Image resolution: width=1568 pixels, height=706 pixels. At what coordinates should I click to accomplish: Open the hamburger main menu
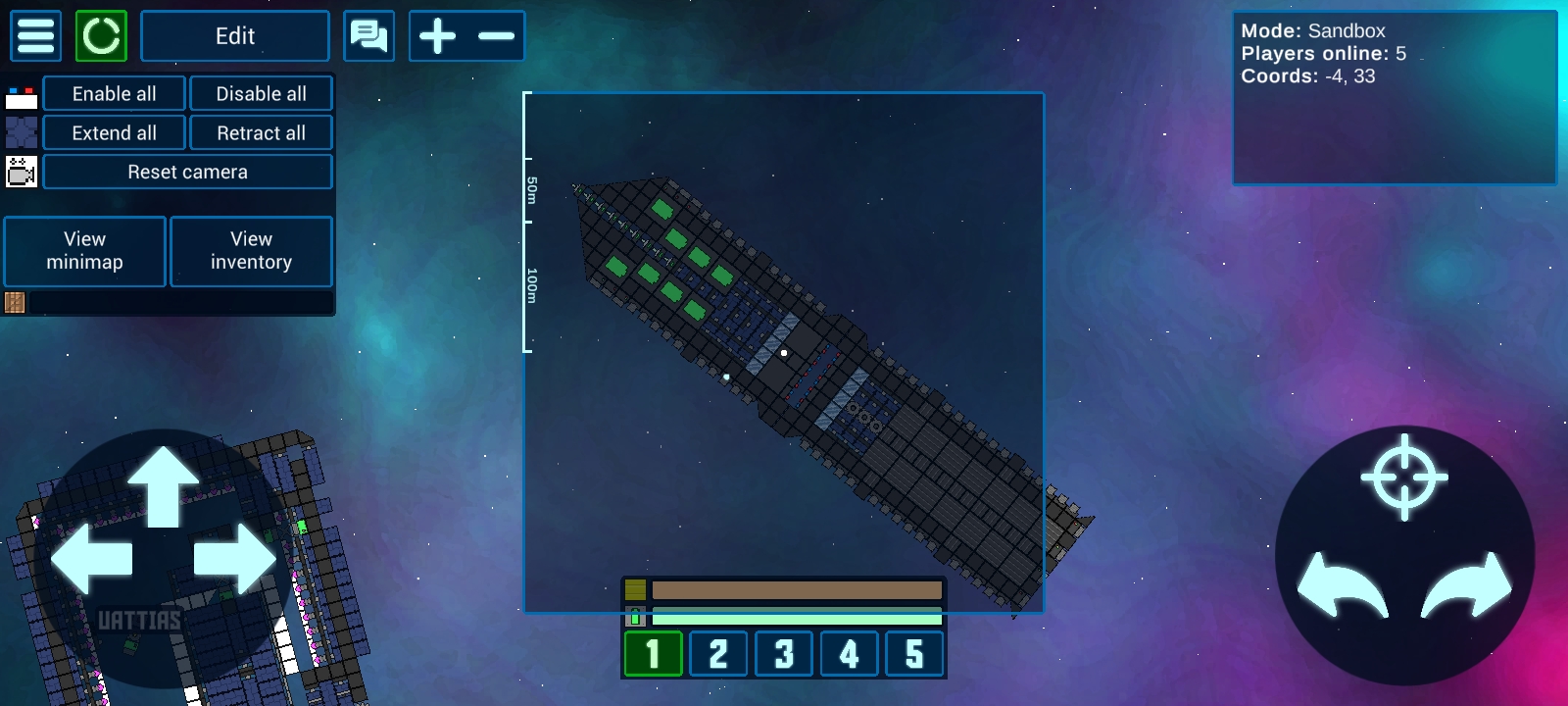point(36,36)
